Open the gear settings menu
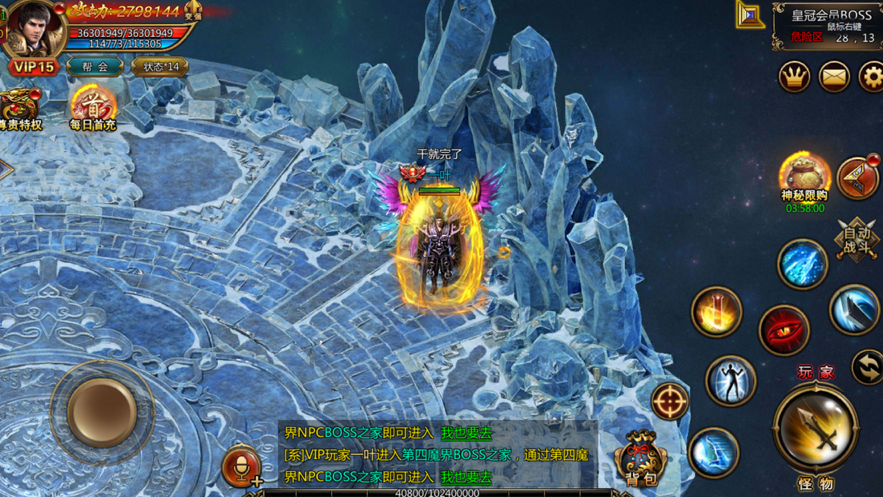This screenshot has height=497, width=883. 871,76
